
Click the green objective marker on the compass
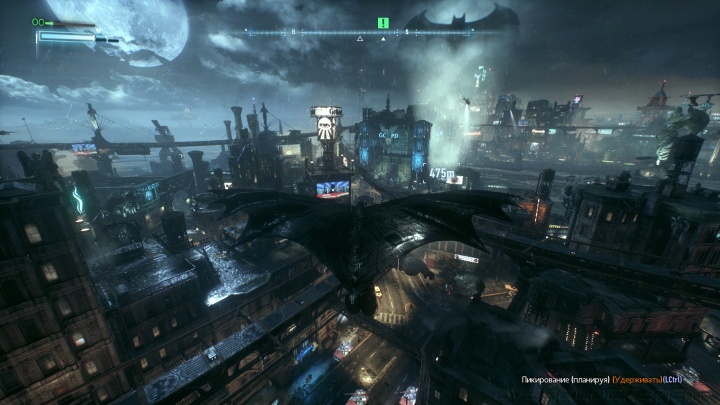point(382,22)
